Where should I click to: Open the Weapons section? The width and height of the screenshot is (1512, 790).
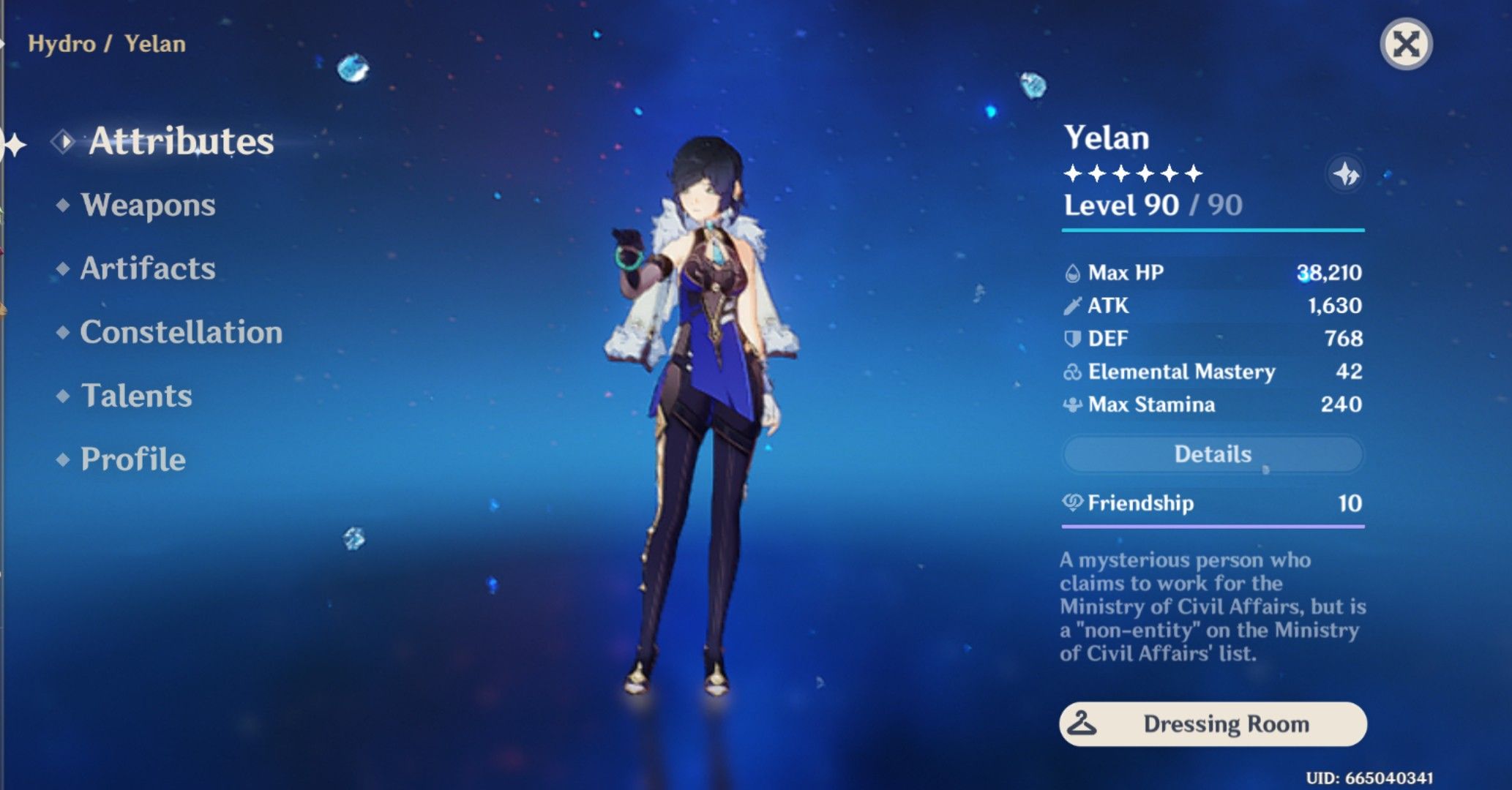click(x=149, y=206)
